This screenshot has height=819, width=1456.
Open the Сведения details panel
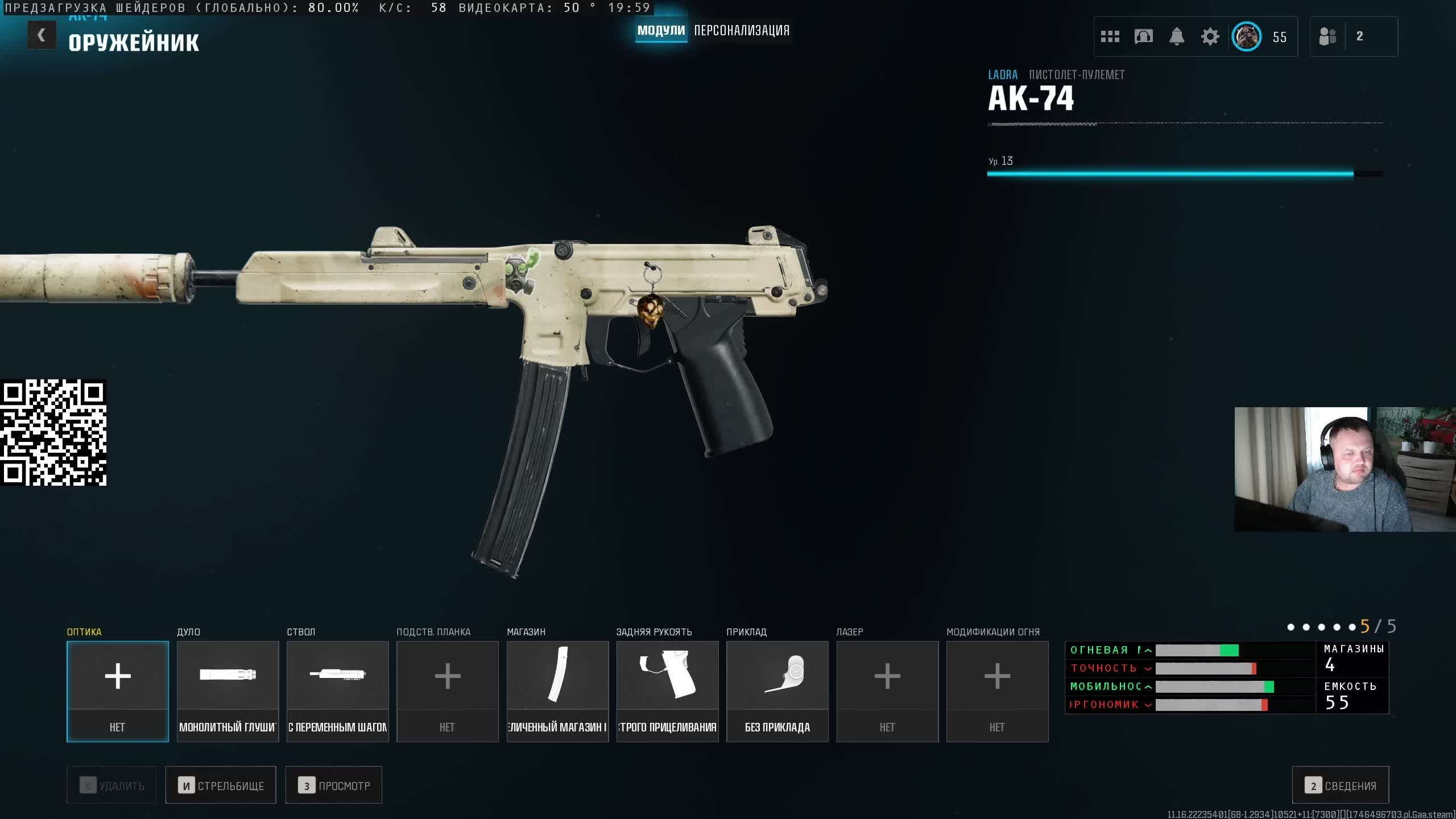point(1340,785)
